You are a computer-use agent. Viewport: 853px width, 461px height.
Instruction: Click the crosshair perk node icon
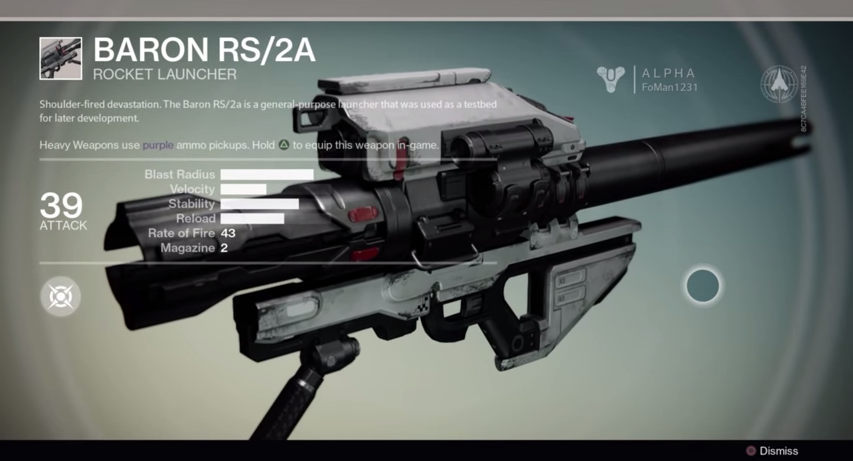tap(61, 296)
